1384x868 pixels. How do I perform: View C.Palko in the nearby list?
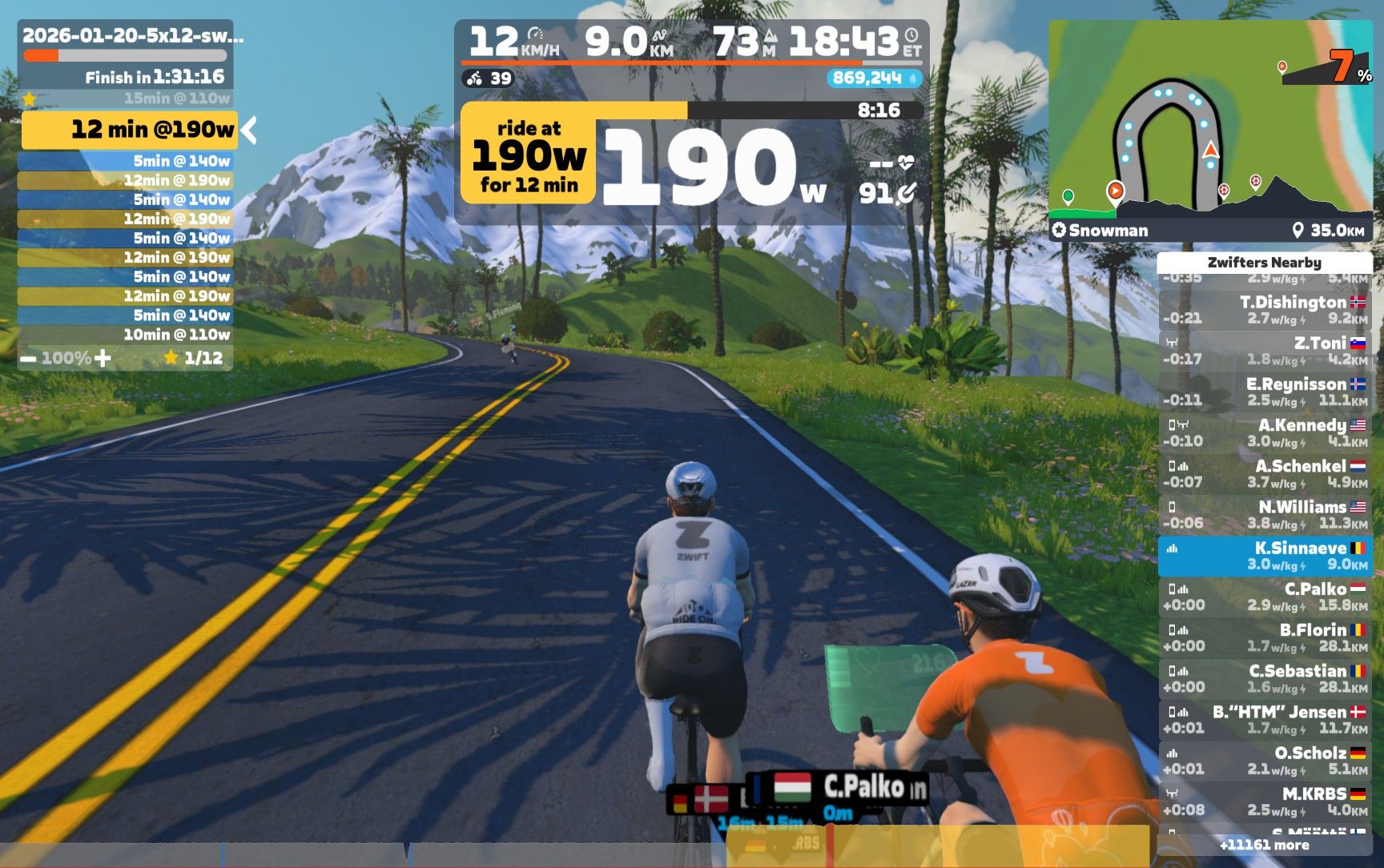coord(1265,597)
